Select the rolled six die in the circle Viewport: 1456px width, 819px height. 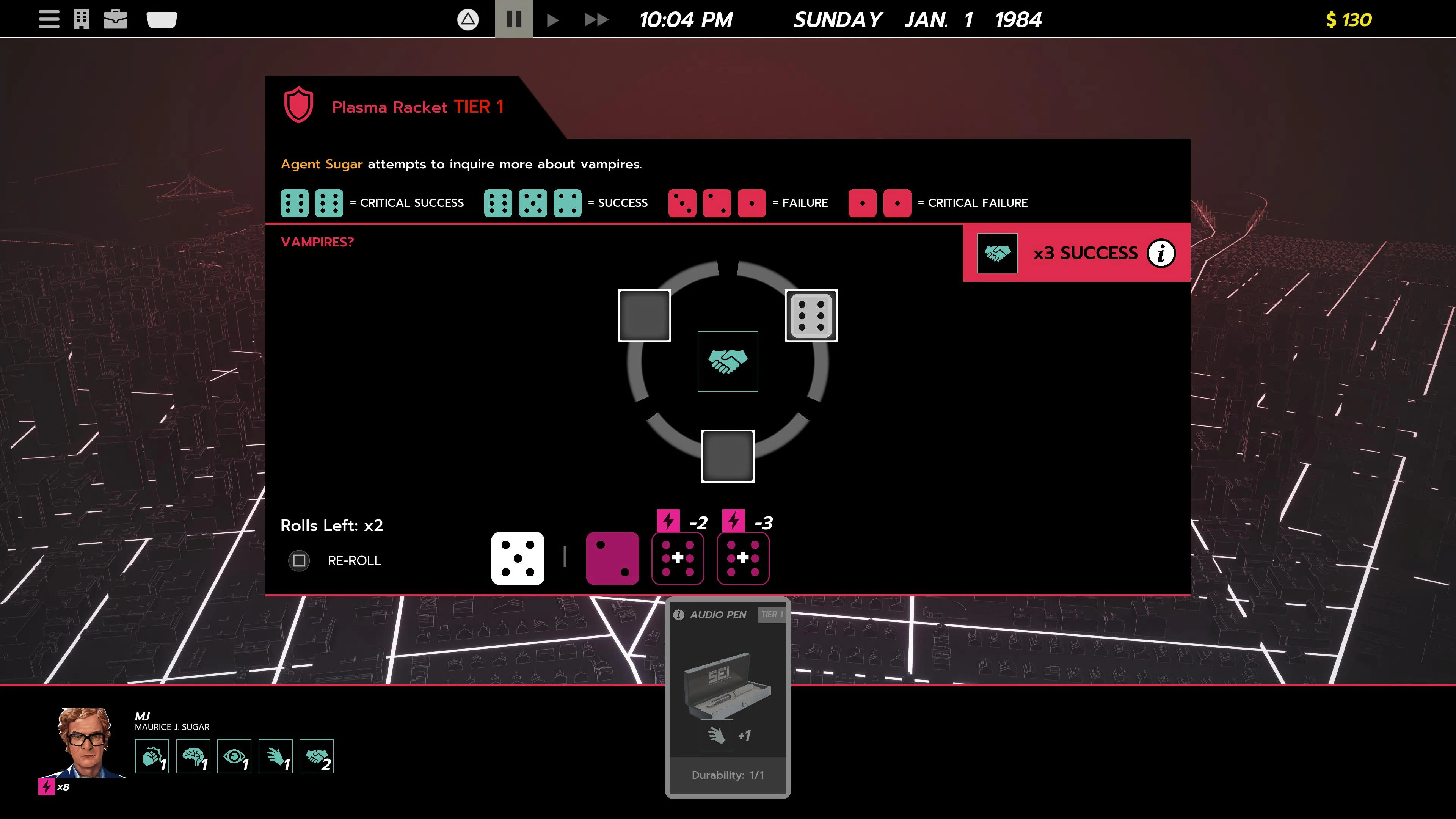click(812, 315)
